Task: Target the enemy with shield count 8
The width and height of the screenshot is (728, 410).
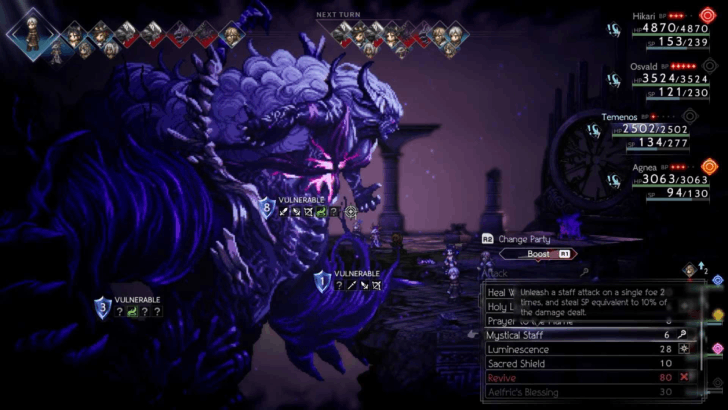Action: [x=266, y=208]
